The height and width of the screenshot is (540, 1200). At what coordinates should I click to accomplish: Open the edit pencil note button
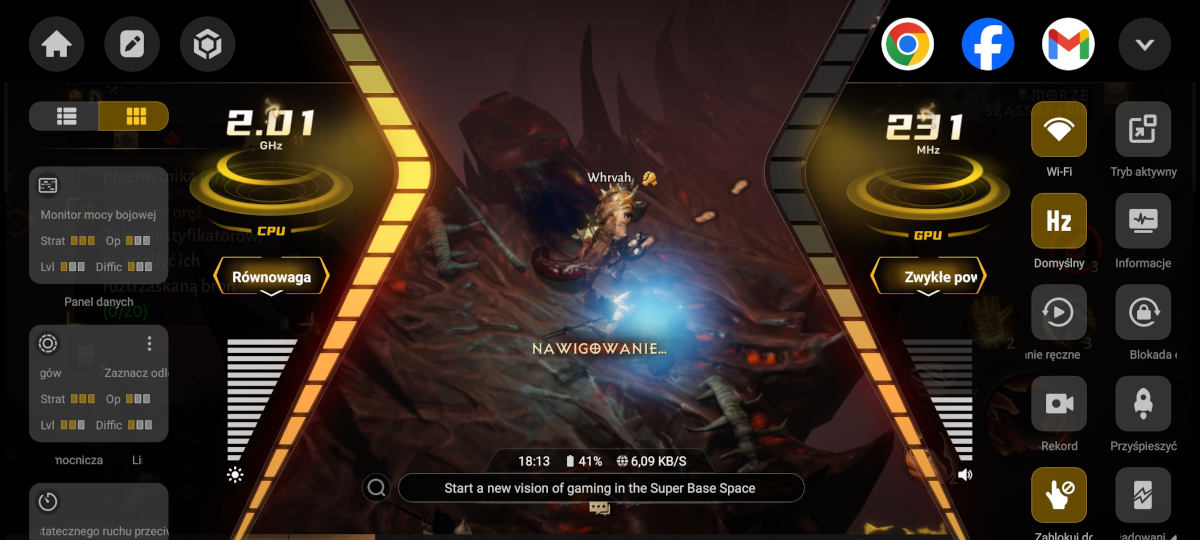(x=132, y=45)
